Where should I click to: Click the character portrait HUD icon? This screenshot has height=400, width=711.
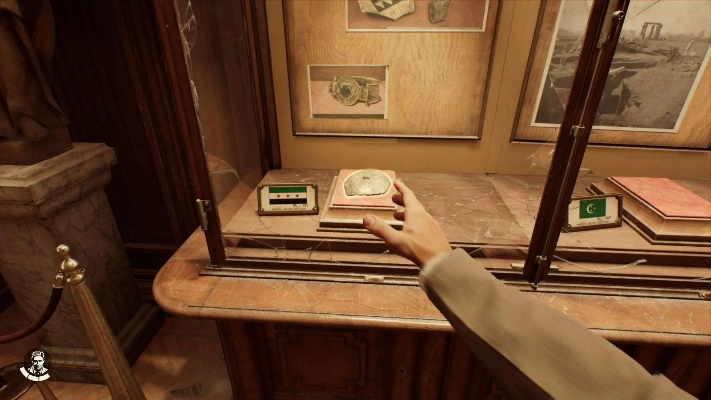tap(35, 366)
